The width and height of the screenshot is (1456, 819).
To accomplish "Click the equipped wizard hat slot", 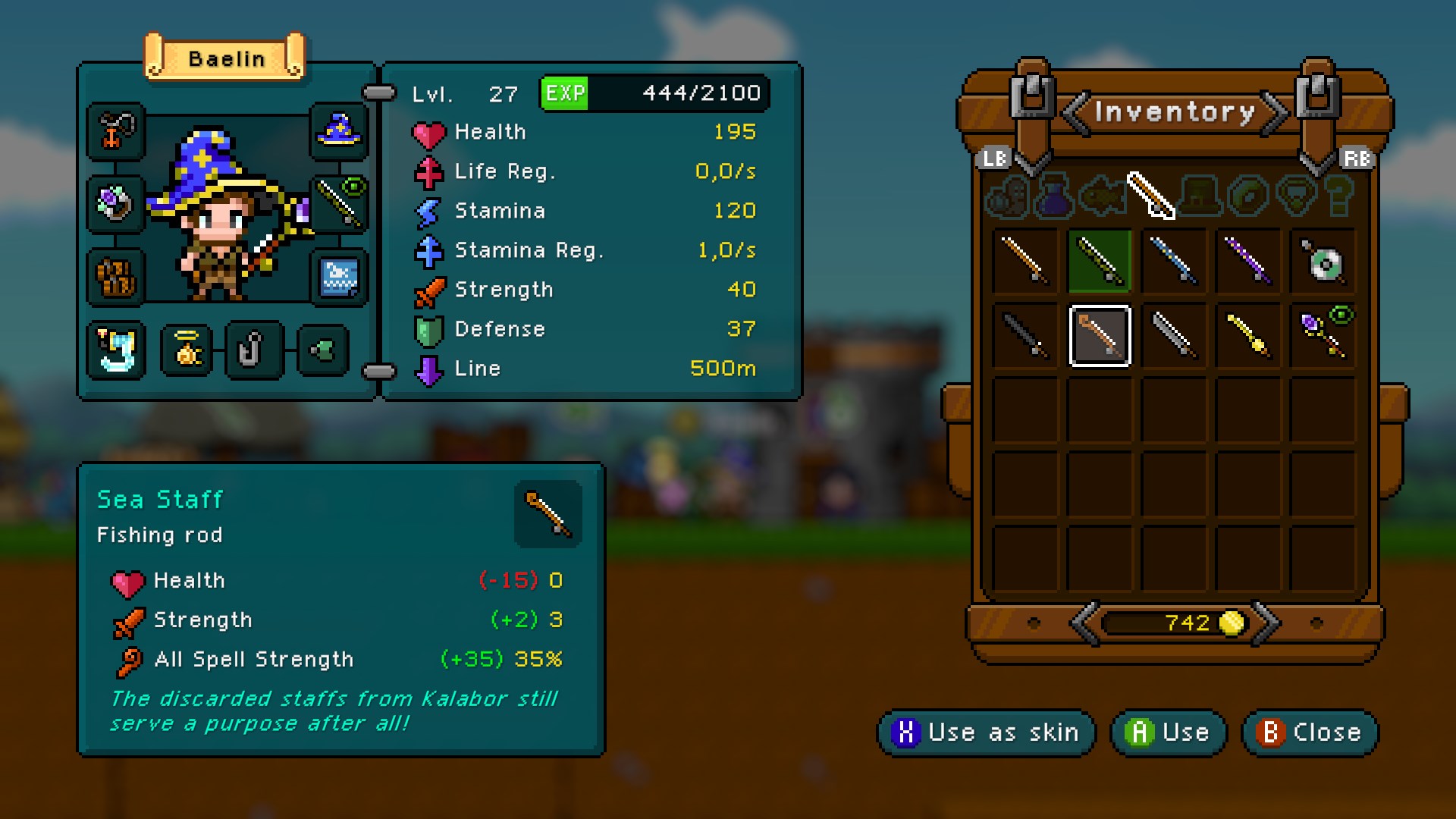I will pos(339,131).
